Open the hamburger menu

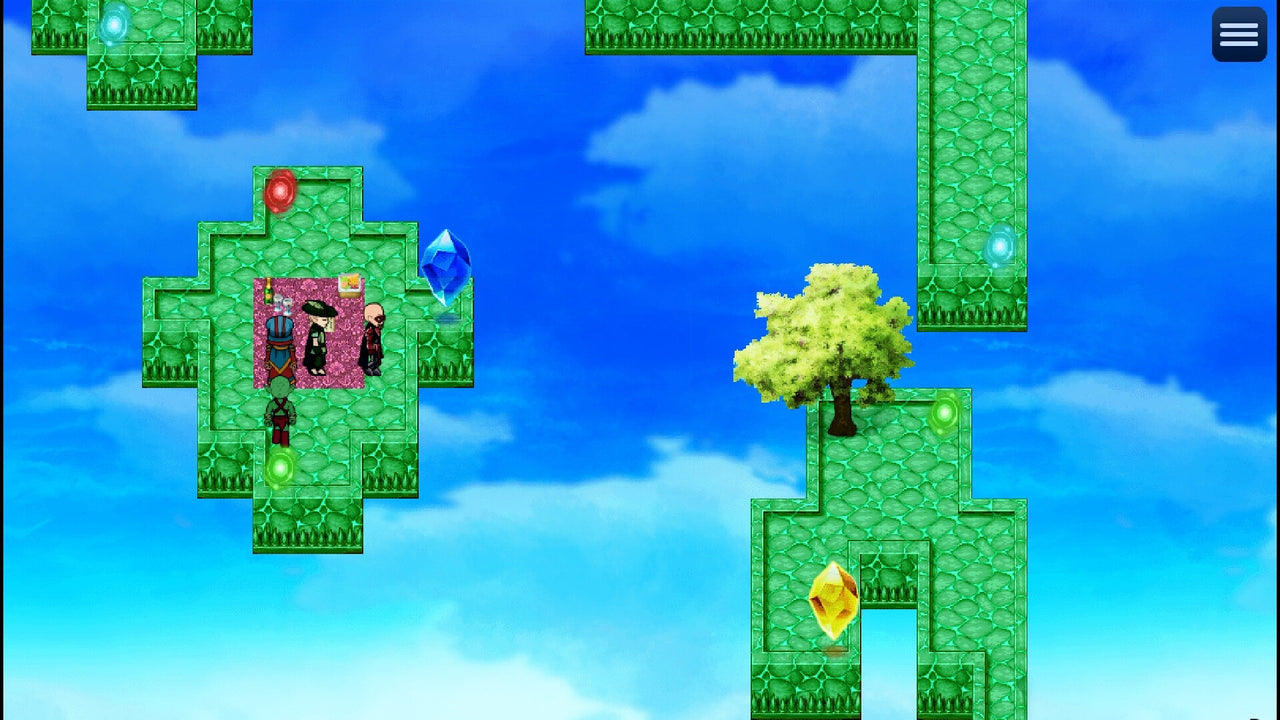pyautogui.click(x=1239, y=34)
